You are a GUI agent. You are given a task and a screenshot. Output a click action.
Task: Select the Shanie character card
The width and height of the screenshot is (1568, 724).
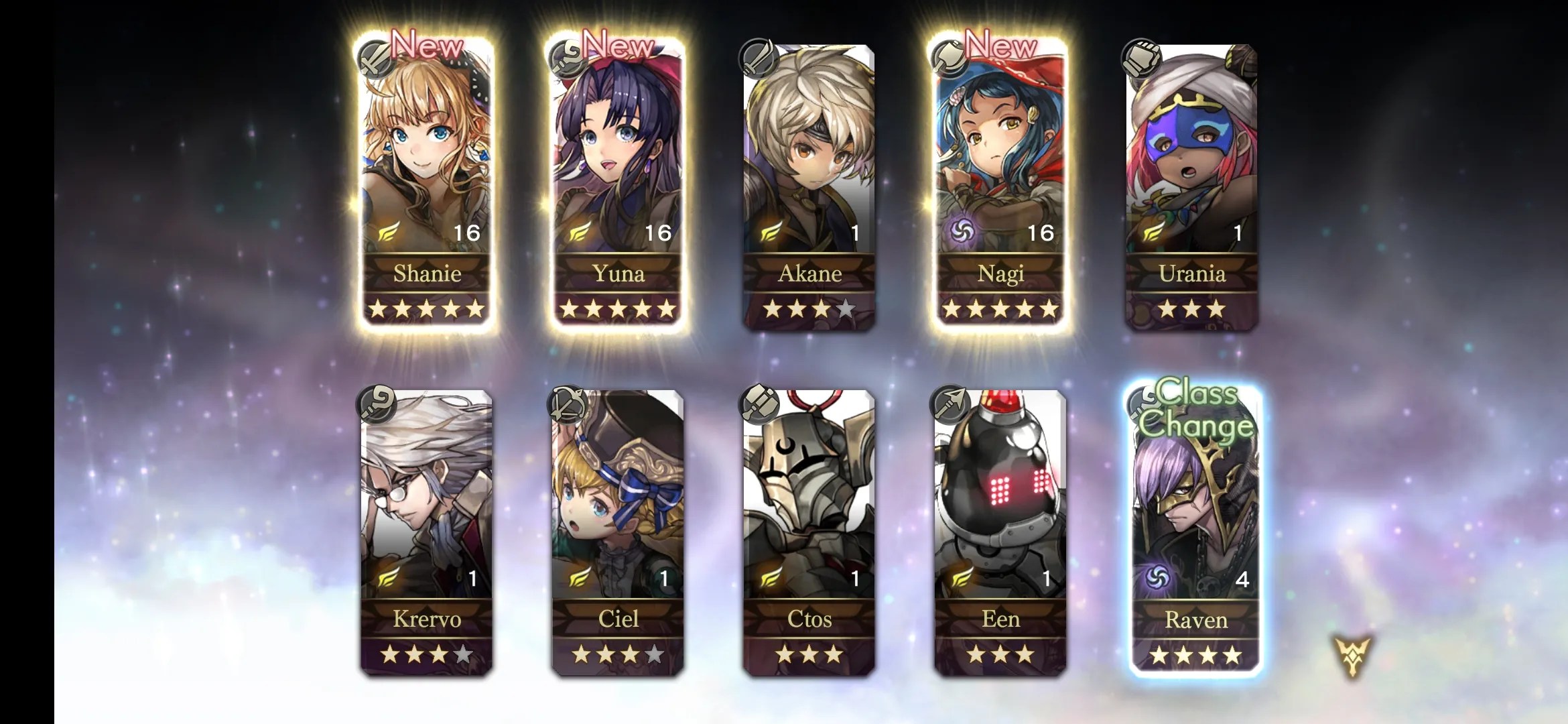(427, 184)
